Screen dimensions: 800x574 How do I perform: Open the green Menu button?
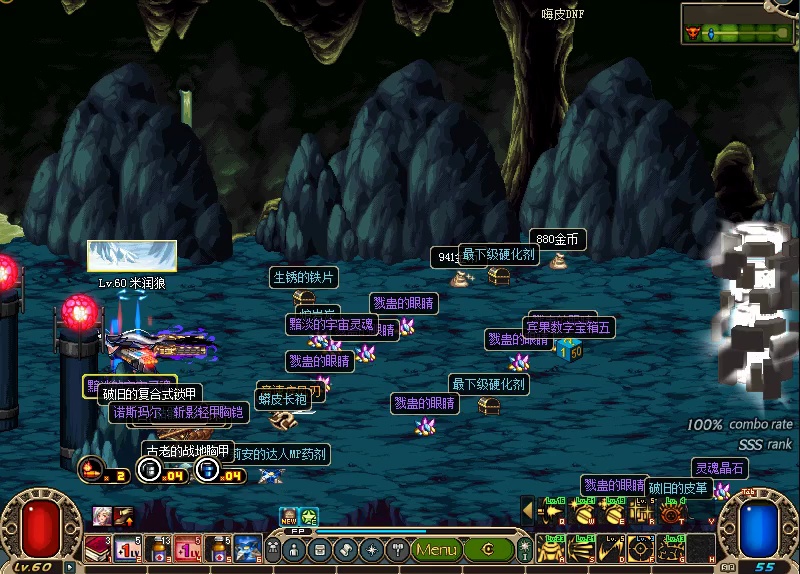[x=436, y=549]
